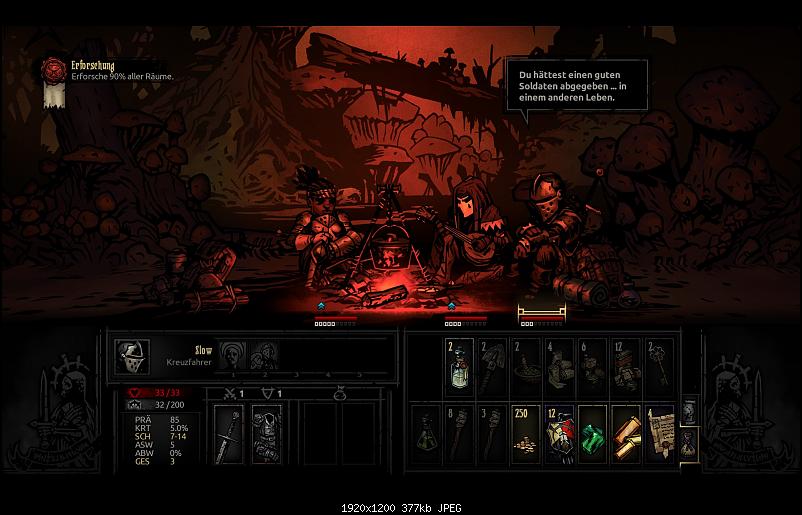Inspect the equipped armor slot

tap(265, 434)
